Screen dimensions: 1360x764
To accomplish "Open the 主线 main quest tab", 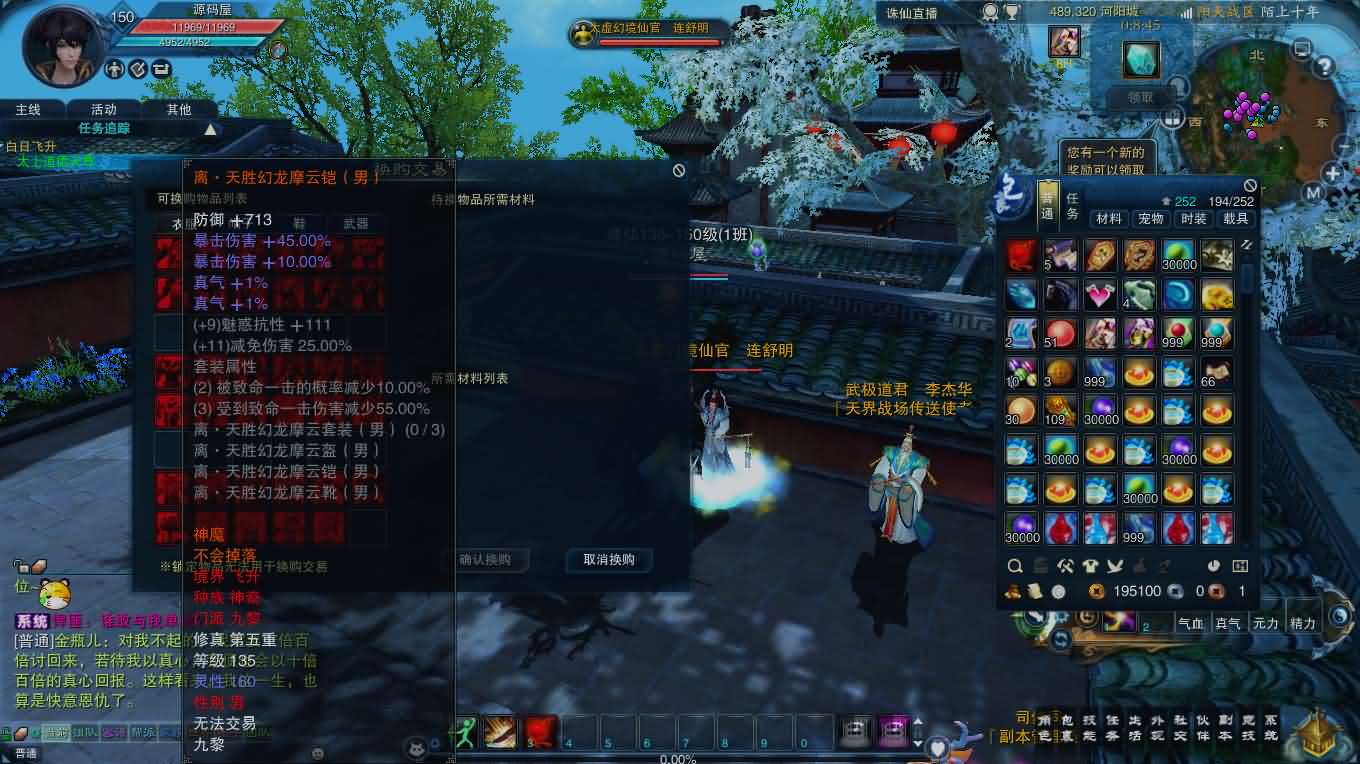I will [x=28, y=109].
